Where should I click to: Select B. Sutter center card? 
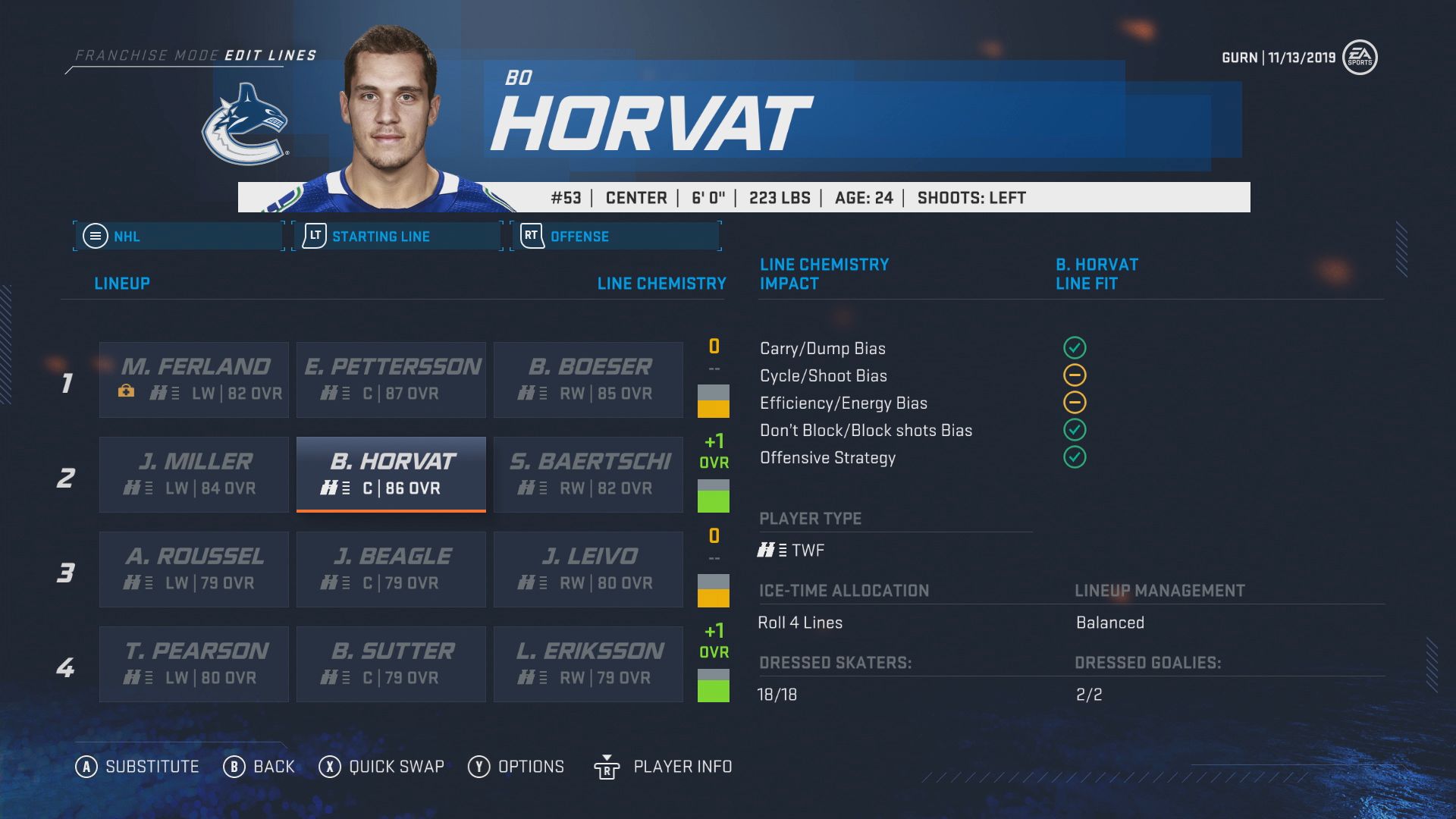(391, 664)
